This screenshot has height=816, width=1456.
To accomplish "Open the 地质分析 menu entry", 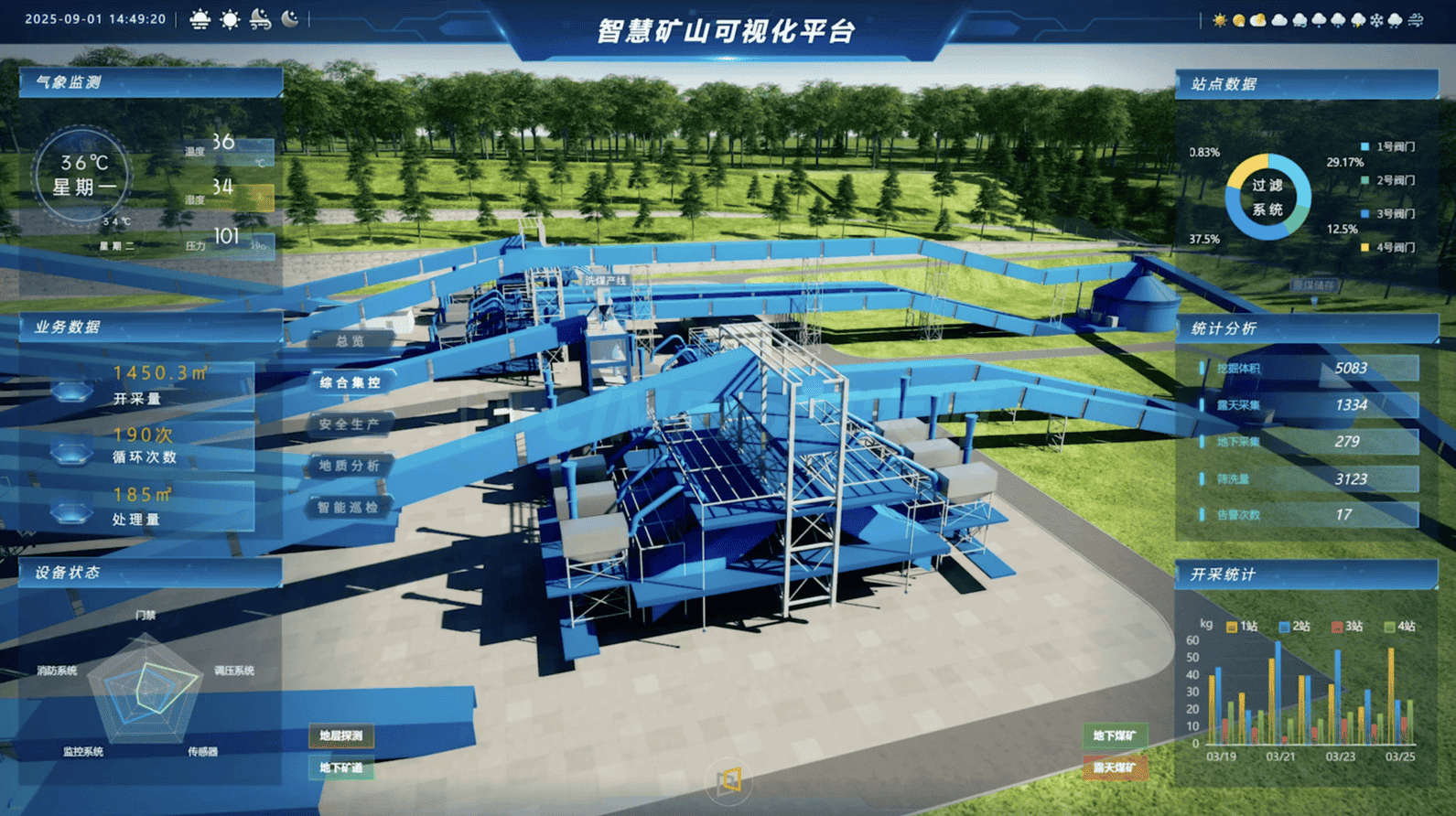I will (350, 466).
